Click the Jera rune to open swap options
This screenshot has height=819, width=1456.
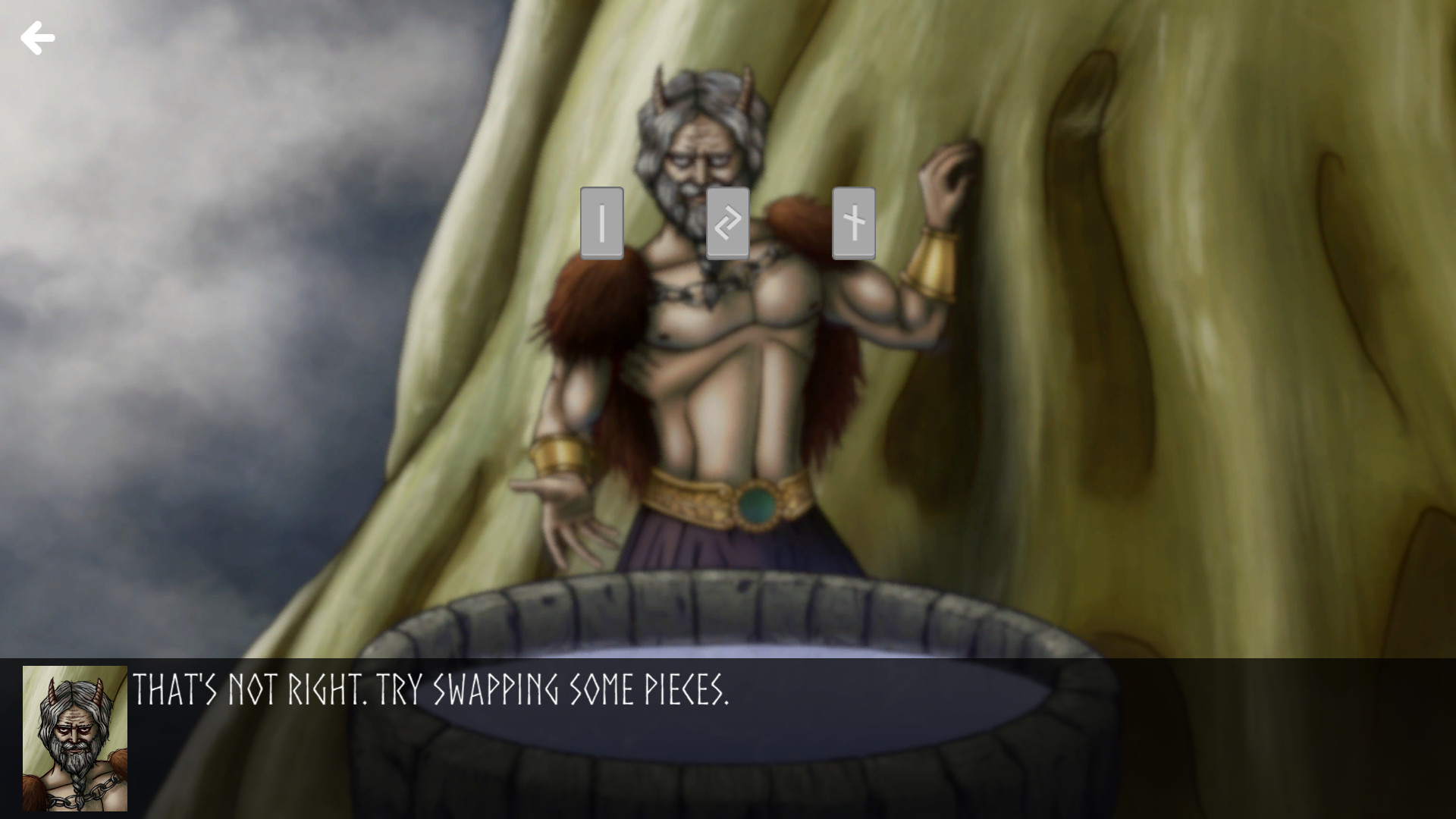pyautogui.click(x=727, y=224)
